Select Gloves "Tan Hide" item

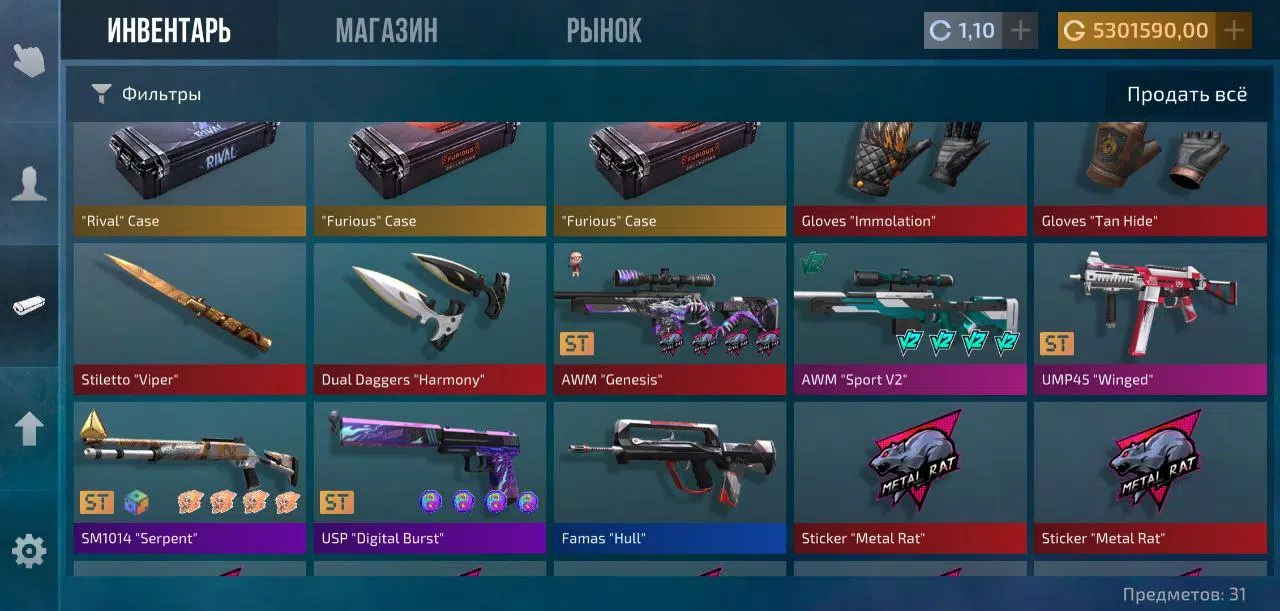coord(1150,178)
